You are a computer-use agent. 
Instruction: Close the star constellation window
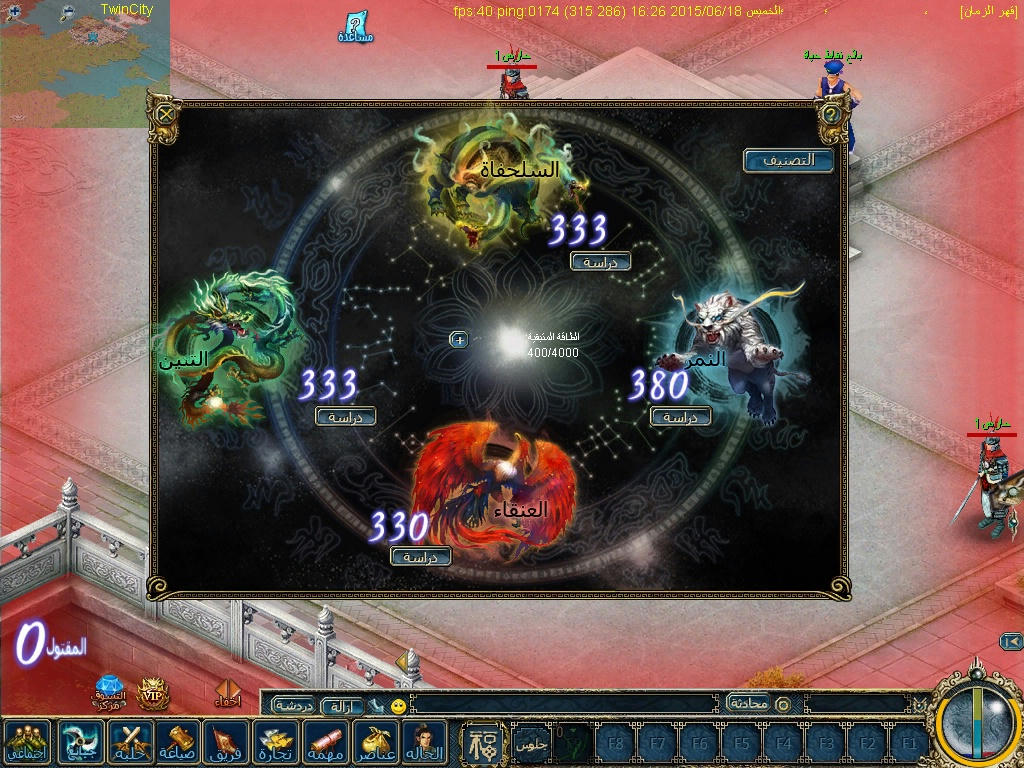pos(166,112)
